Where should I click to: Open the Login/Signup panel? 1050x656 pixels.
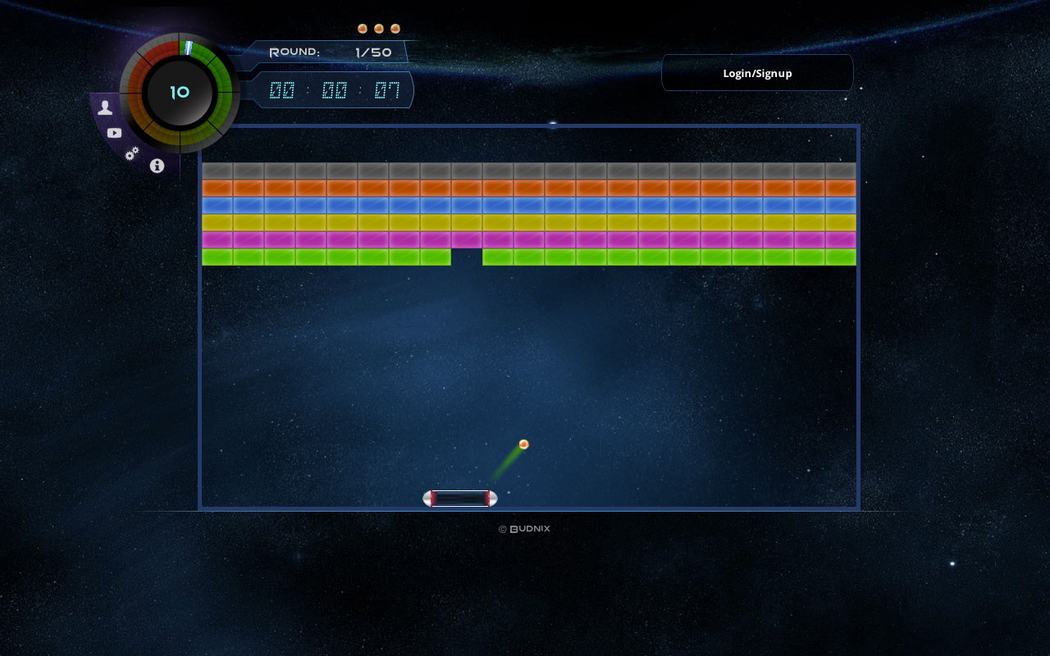pos(757,73)
